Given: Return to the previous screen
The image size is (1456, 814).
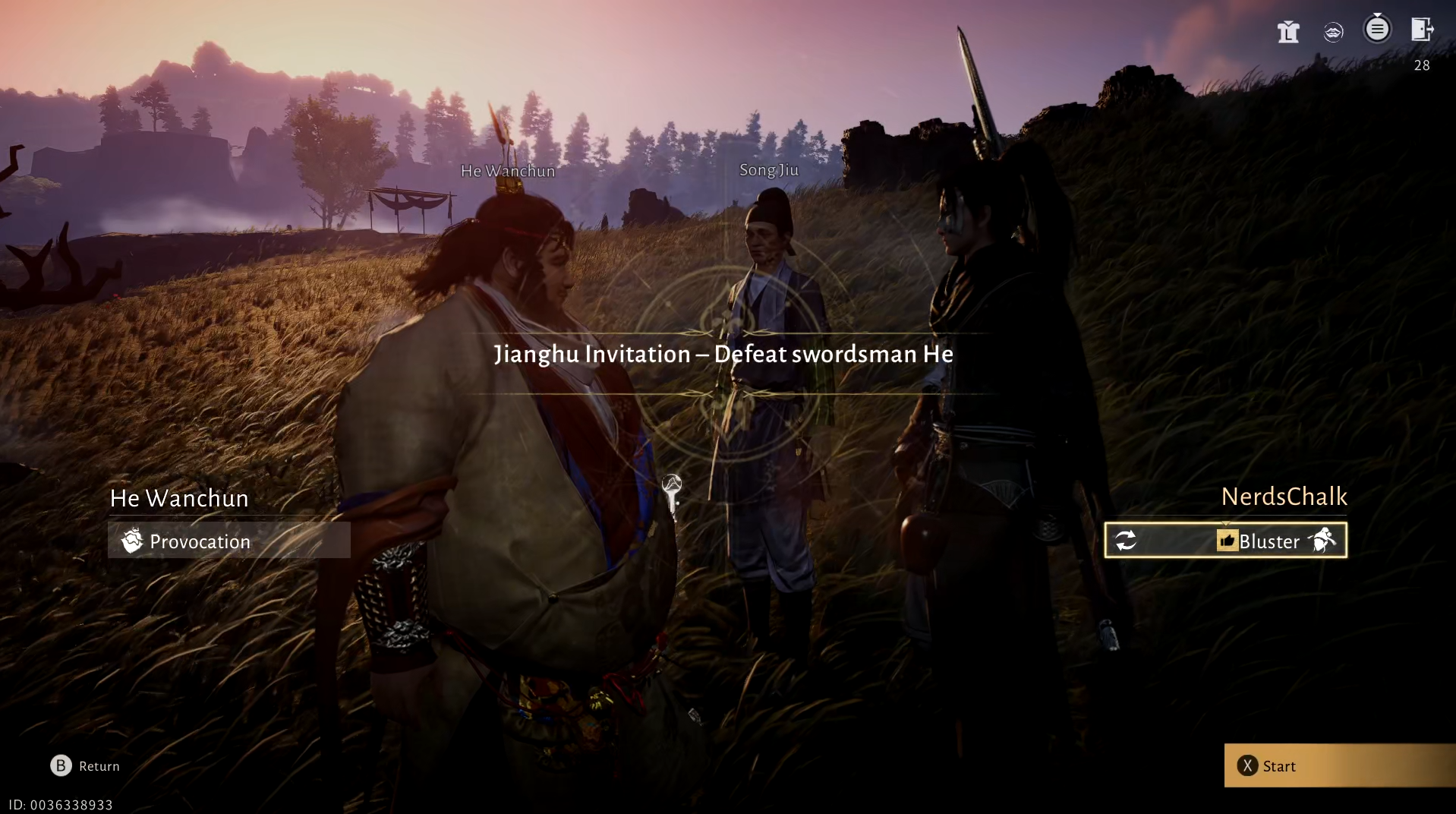Looking at the screenshot, I should coord(85,765).
